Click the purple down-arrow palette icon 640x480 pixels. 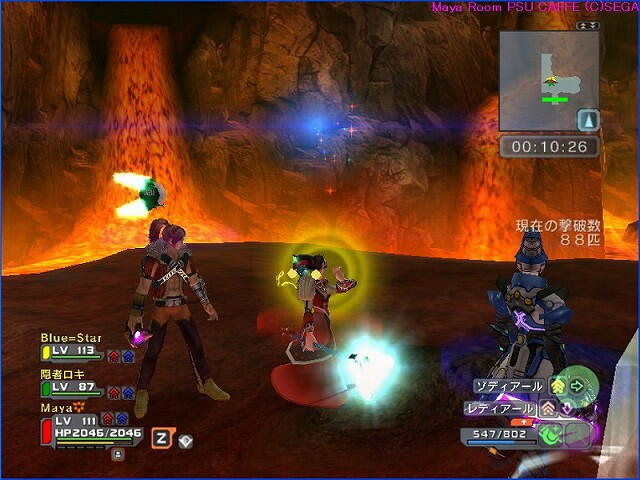pos(566,408)
